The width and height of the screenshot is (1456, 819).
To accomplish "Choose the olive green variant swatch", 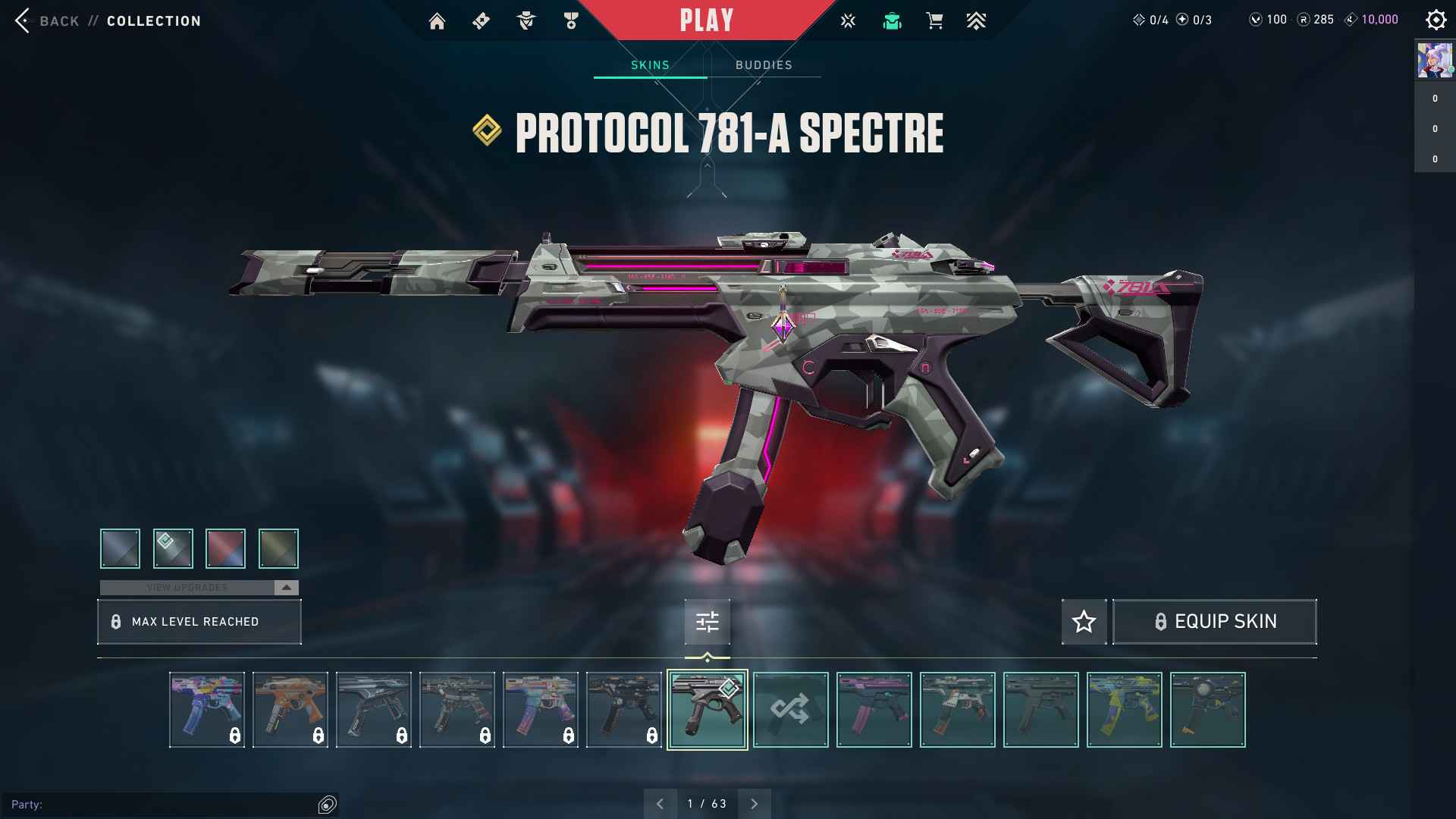I will (x=278, y=548).
